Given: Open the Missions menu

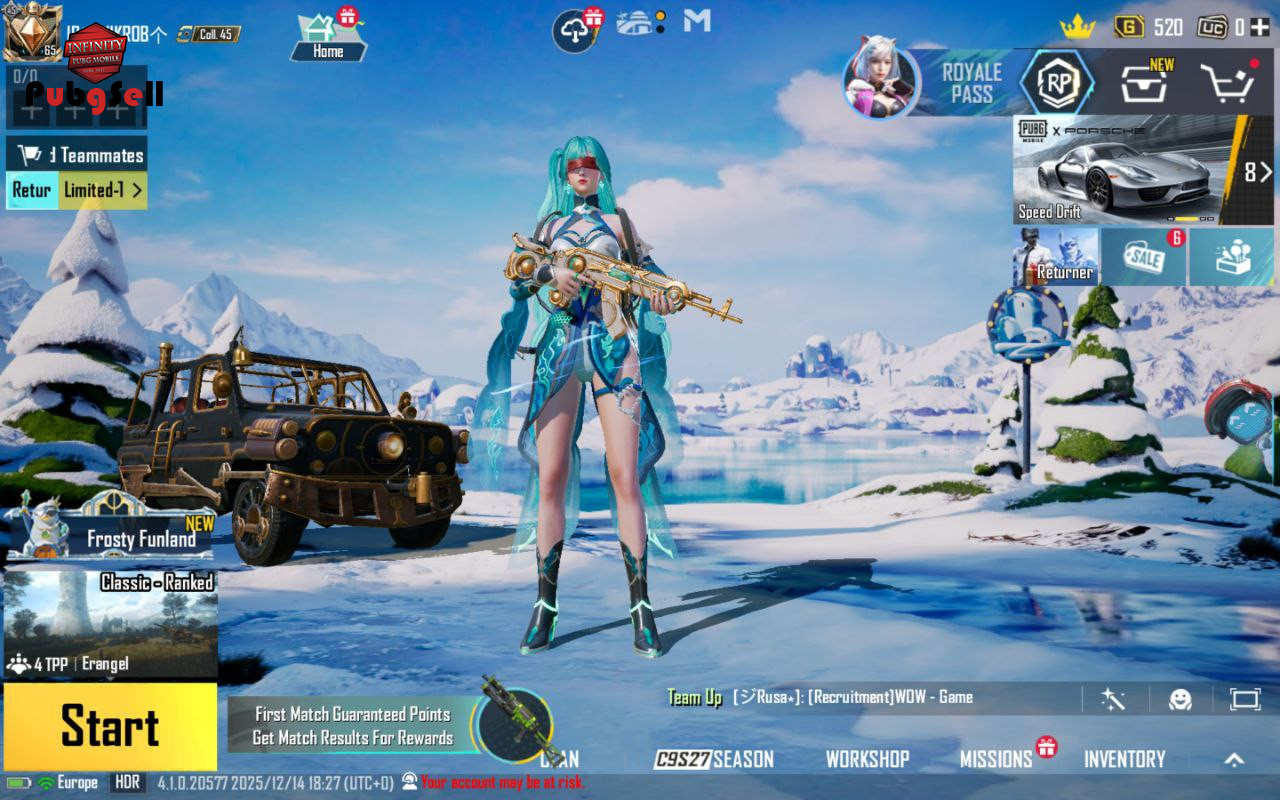Looking at the screenshot, I should (996, 759).
